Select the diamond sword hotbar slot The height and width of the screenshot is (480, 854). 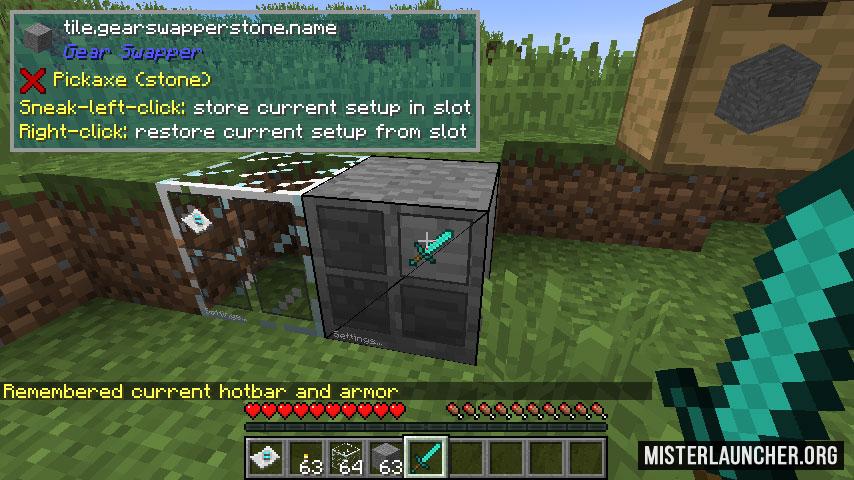point(426,457)
